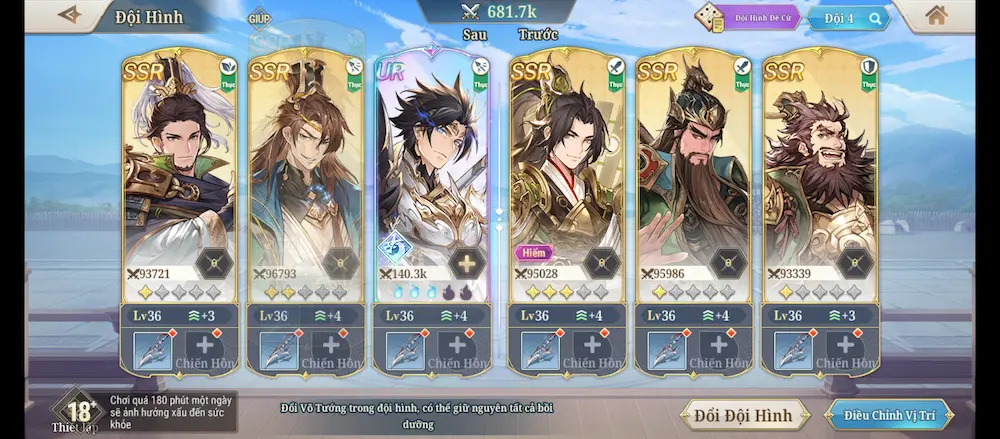Image resolution: width=1000 pixels, height=439 pixels.
Task: Select the SSR hero card with 93721 power
Action: click(180, 170)
